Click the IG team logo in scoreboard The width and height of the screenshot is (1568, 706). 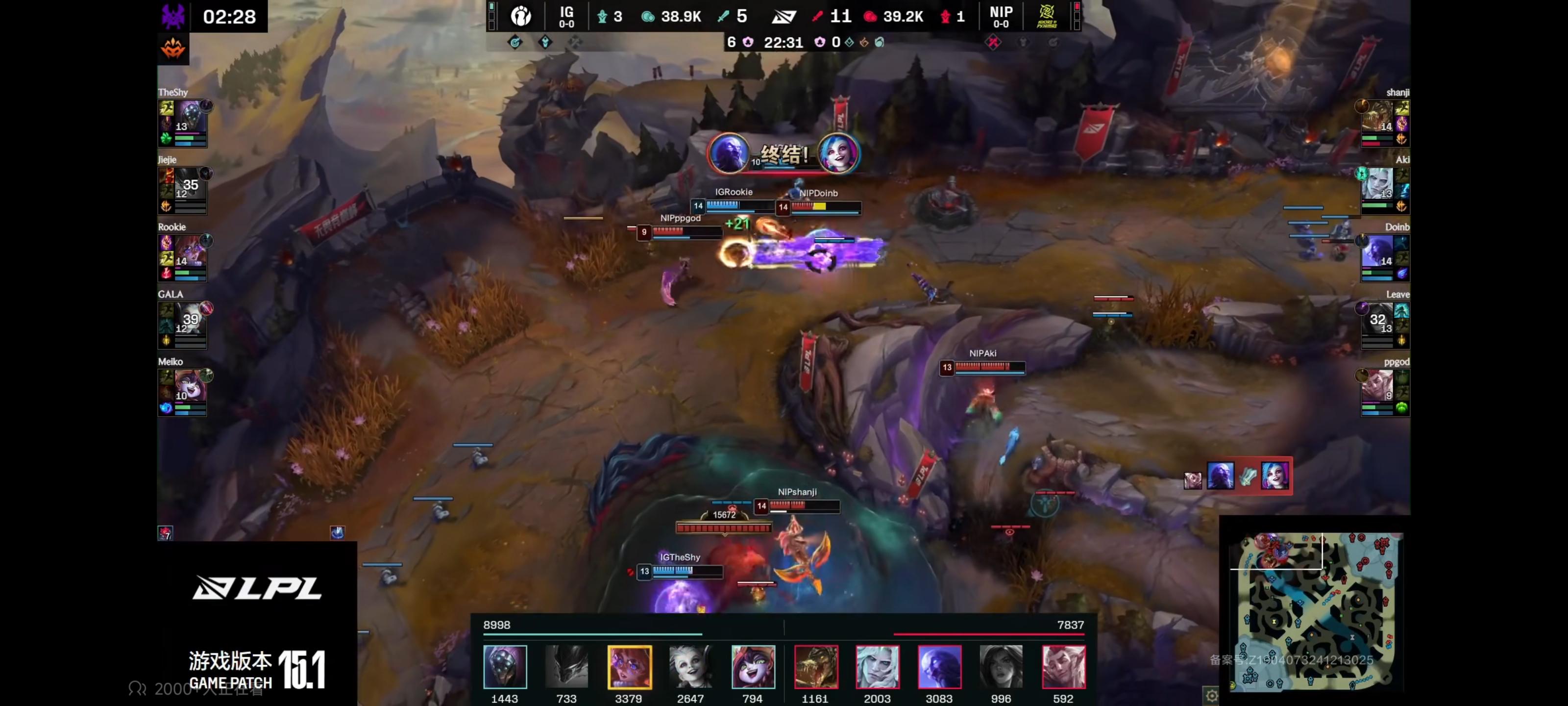click(x=521, y=16)
